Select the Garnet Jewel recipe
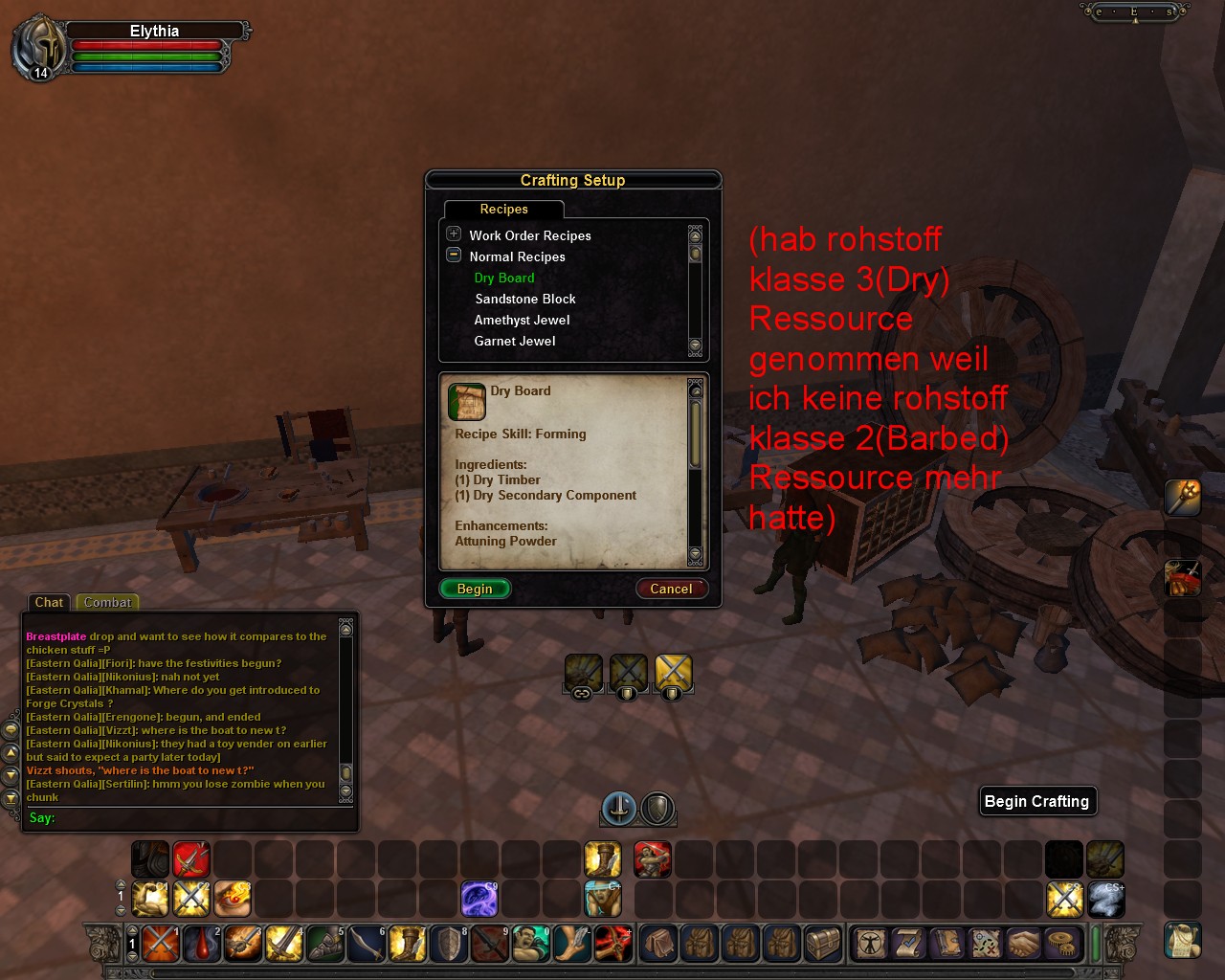Viewport: 1225px width, 980px height. click(515, 341)
